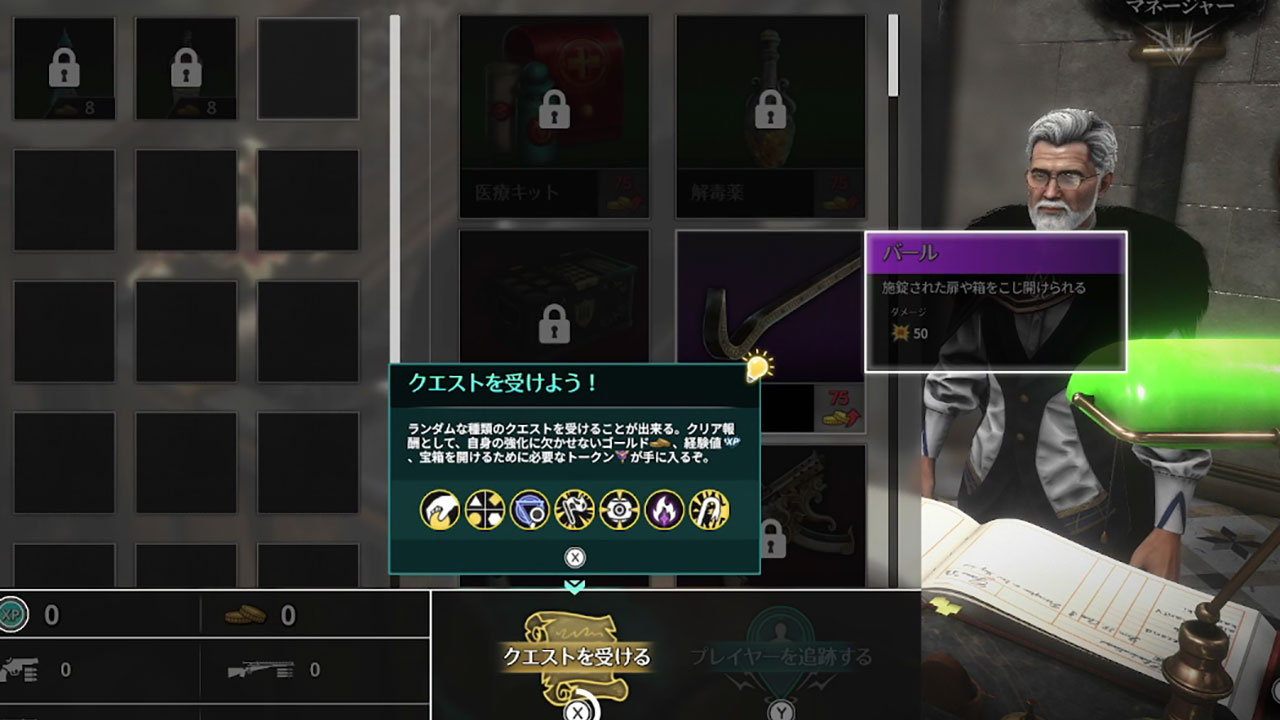Image resolution: width=1280 pixels, height=720 pixels.
Task: Select the hatchet quest type icon
Action: (x=573, y=510)
